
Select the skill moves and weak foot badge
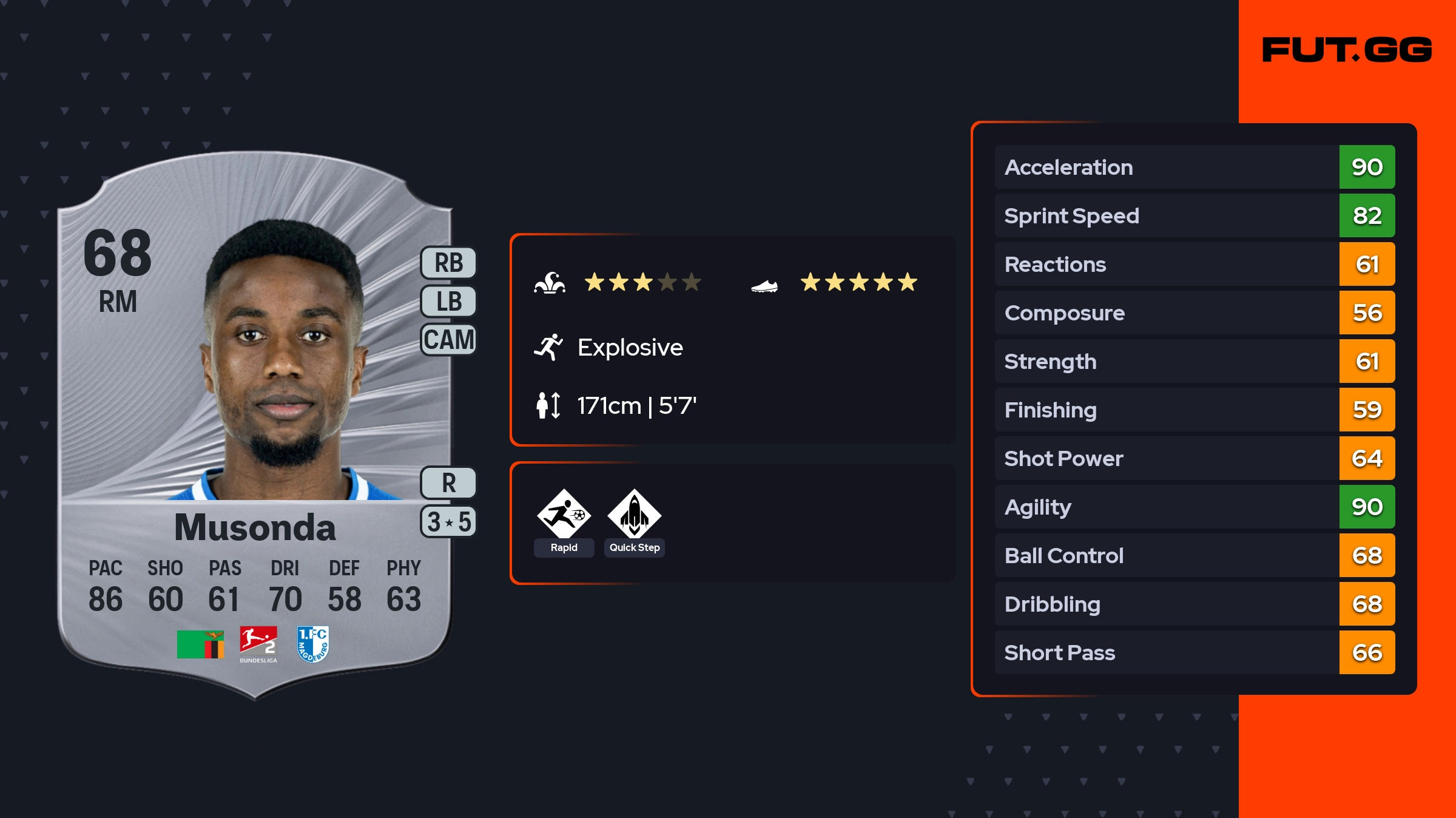click(448, 522)
